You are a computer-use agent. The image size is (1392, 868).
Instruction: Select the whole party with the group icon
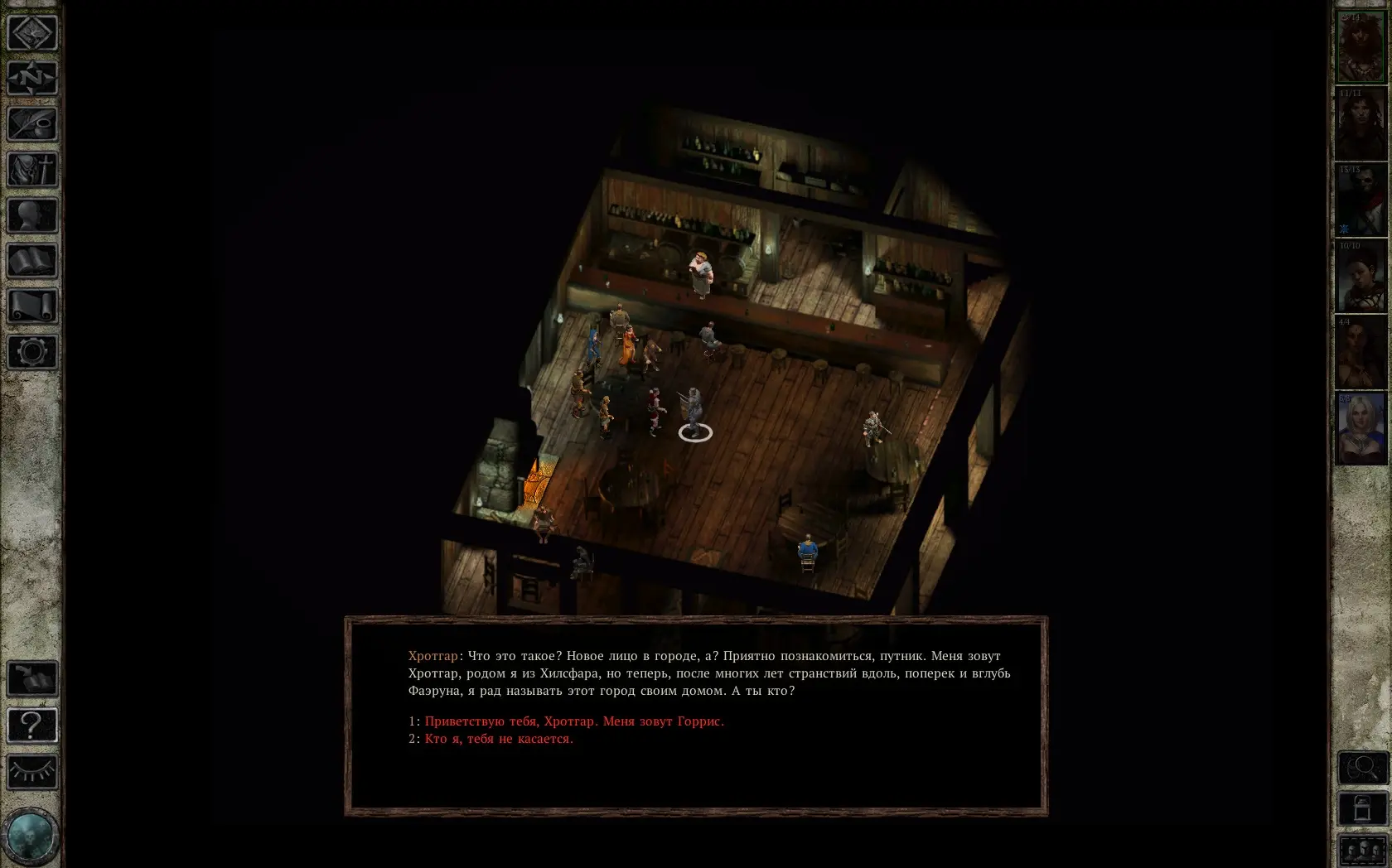(1363, 851)
